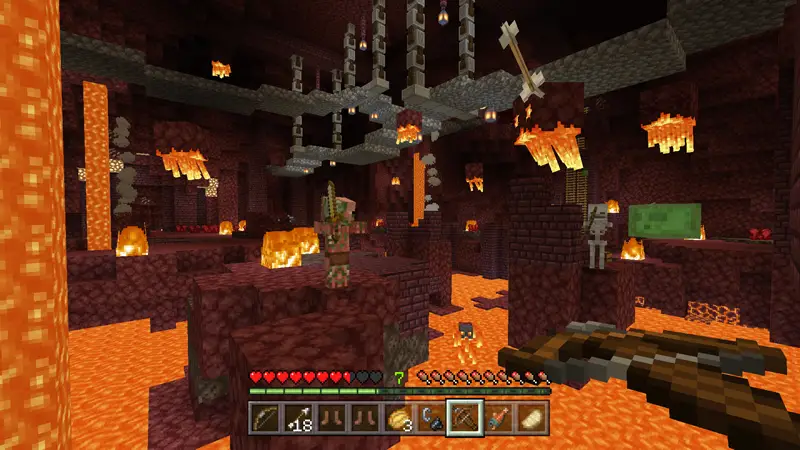Click the highlighted crossbow hotbar slot
Image resolution: width=800 pixels, height=450 pixels.
(464, 416)
